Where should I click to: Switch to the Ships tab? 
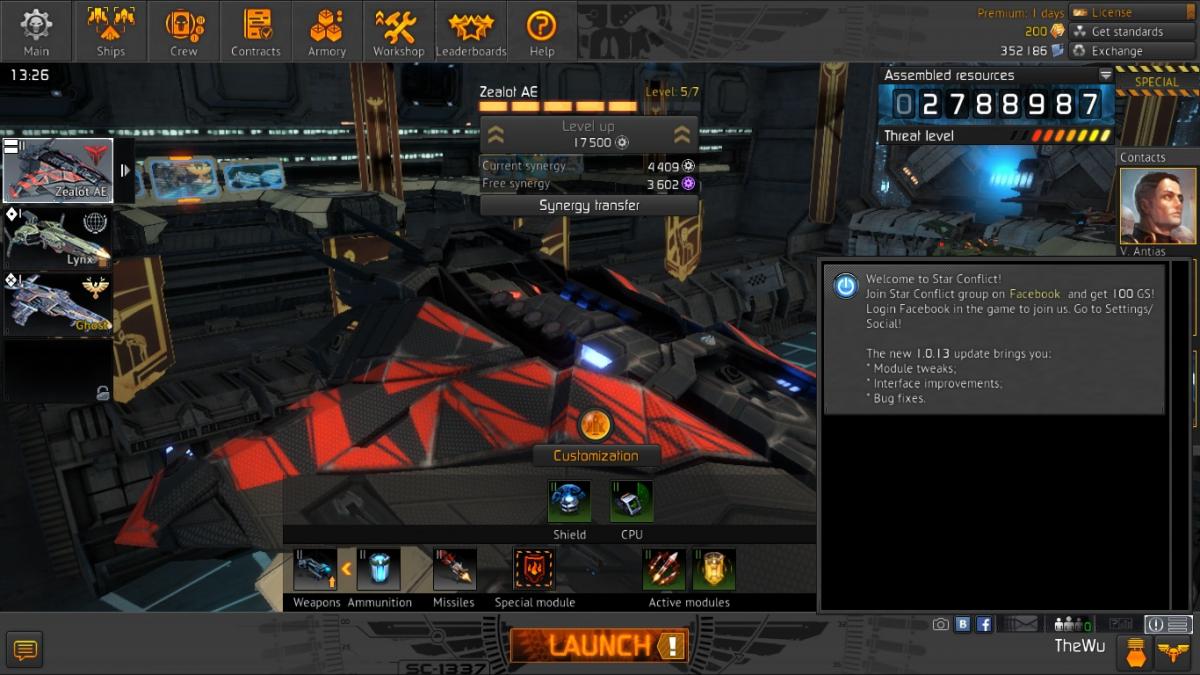(110, 32)
